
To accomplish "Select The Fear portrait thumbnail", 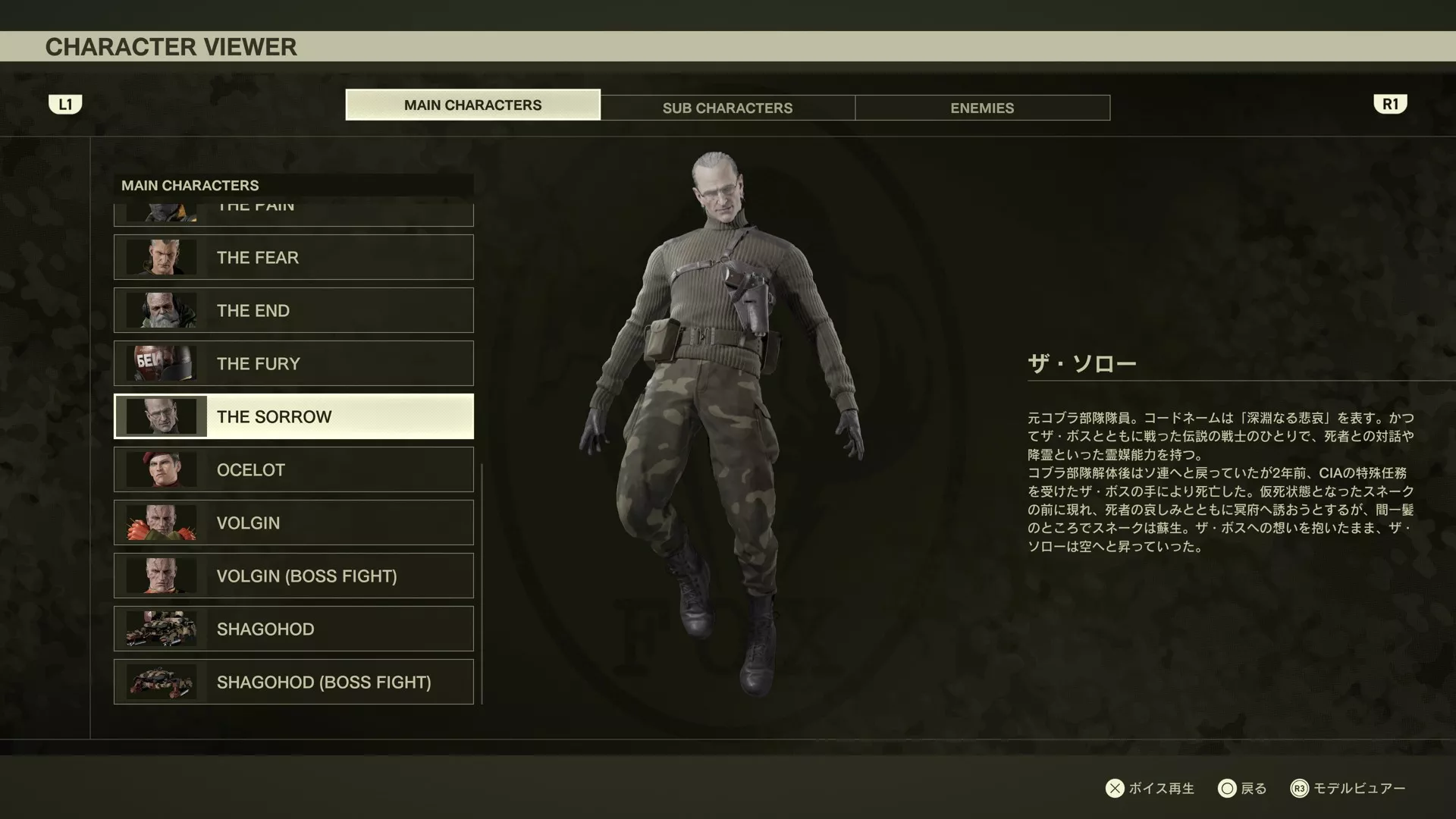I will tap(160, 257).
